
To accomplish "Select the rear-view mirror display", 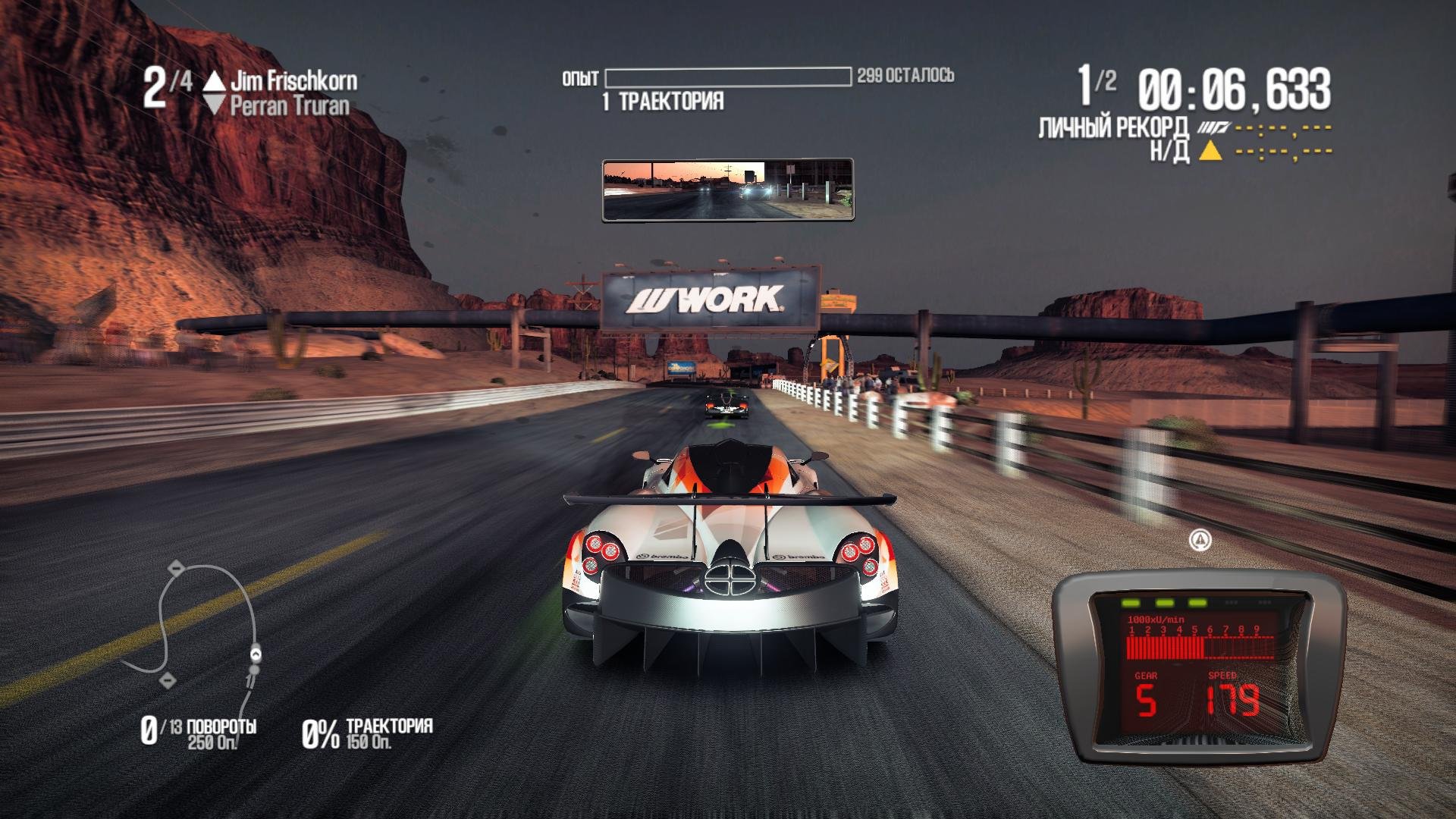I will click(728, 190).
